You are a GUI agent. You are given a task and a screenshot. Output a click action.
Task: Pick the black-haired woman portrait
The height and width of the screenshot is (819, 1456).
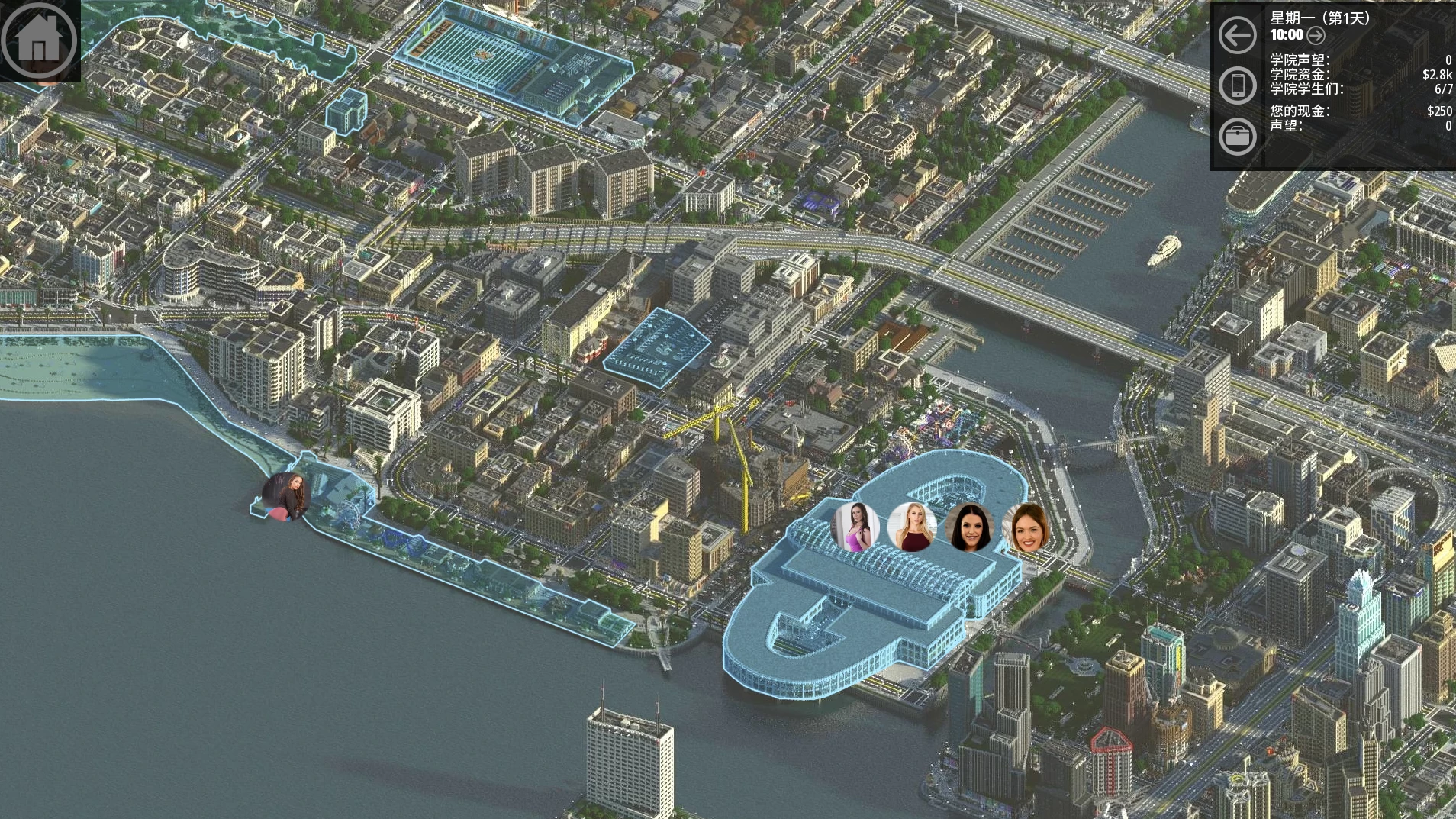pos(969,527)
